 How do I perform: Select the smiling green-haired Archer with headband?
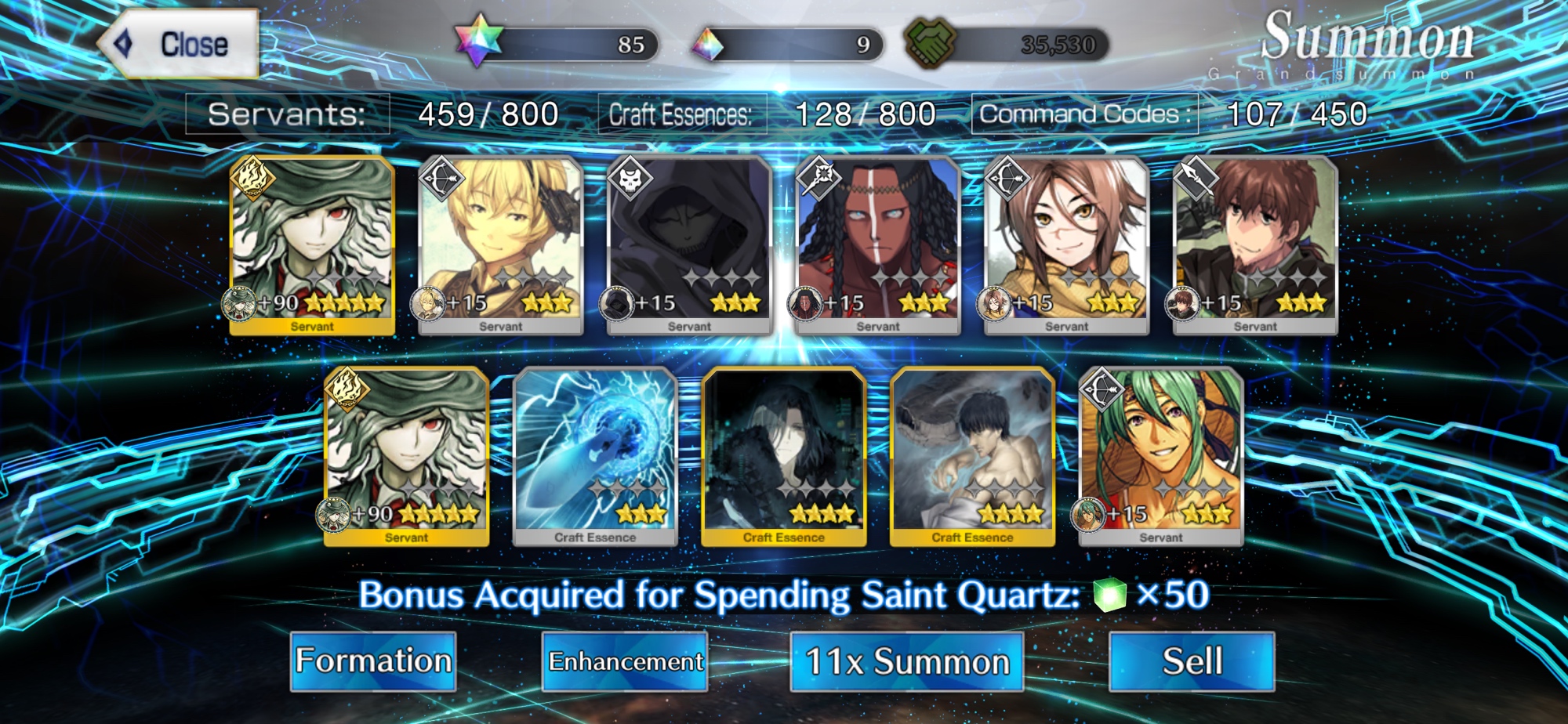point(1161,456)
